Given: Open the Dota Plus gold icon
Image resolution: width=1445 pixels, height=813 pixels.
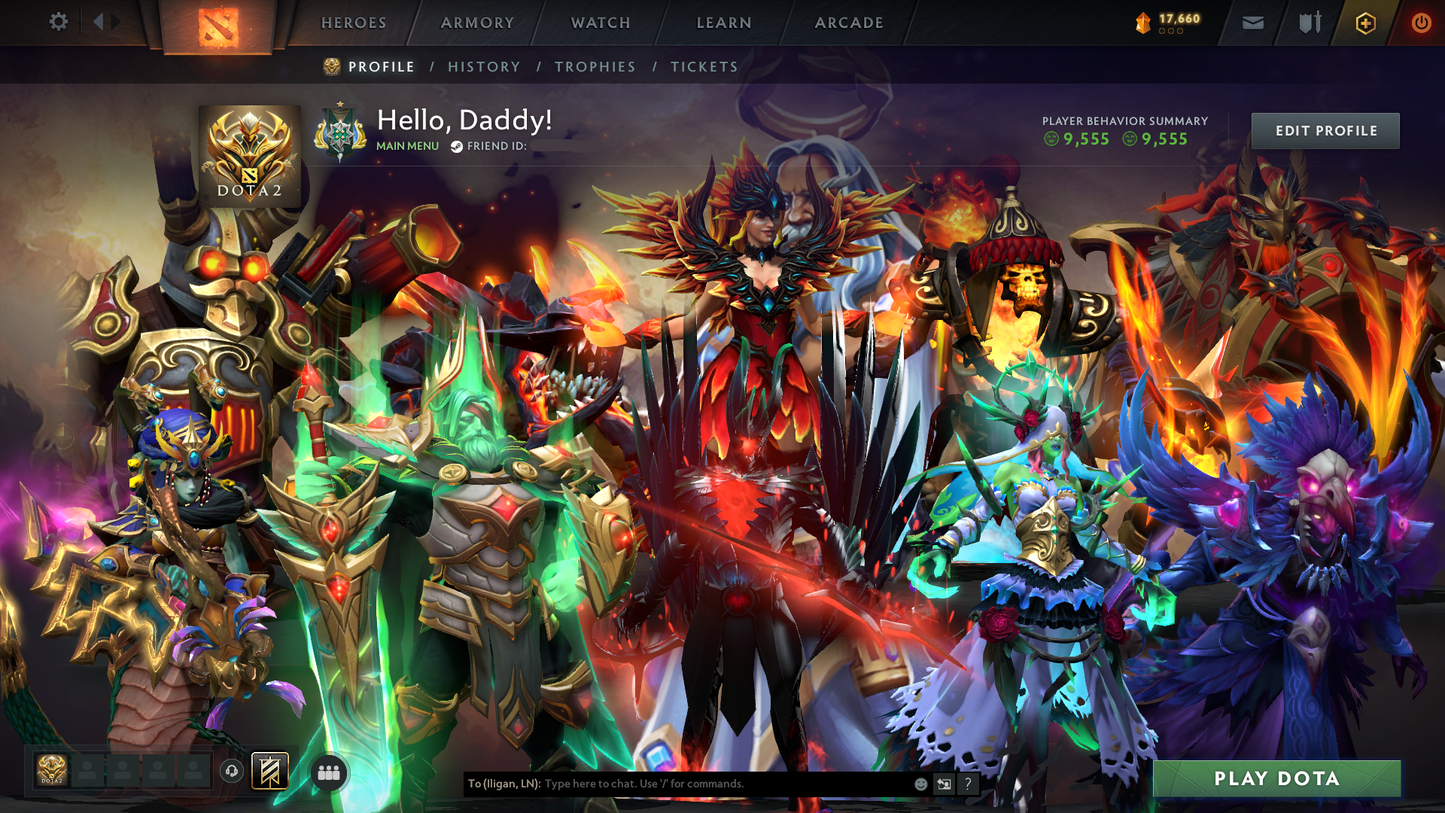Looking at the screenshot, I should [1365, 23].
